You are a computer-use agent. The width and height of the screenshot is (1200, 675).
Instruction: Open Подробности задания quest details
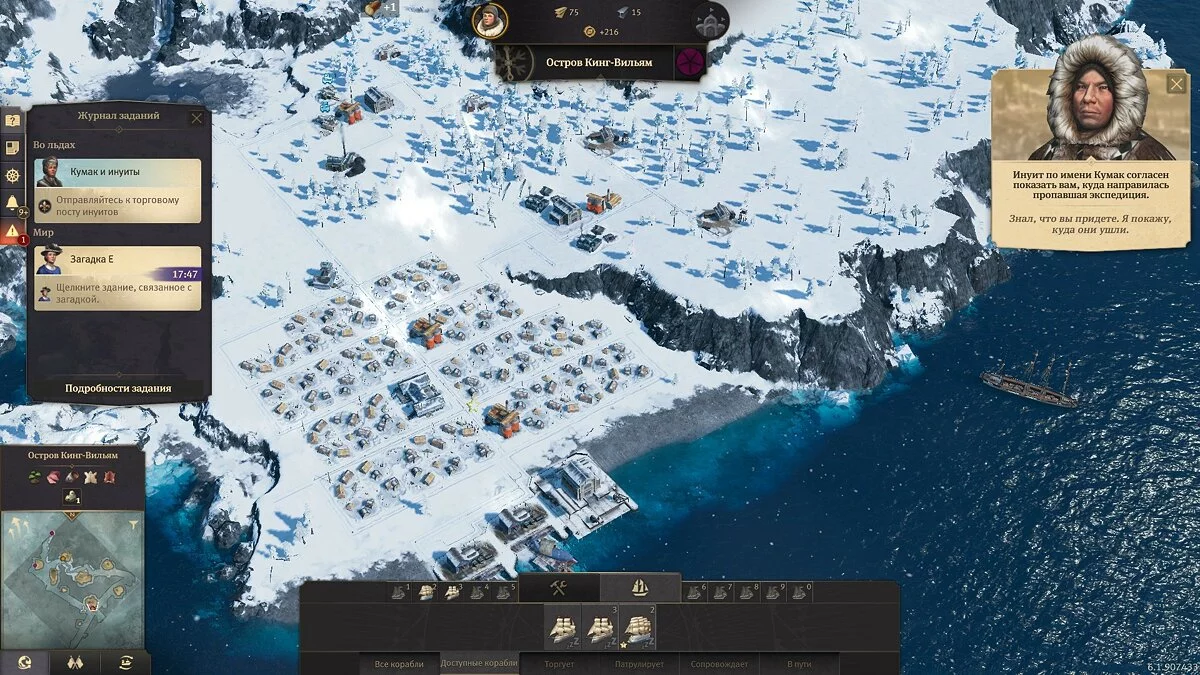(x=118, y=388)
